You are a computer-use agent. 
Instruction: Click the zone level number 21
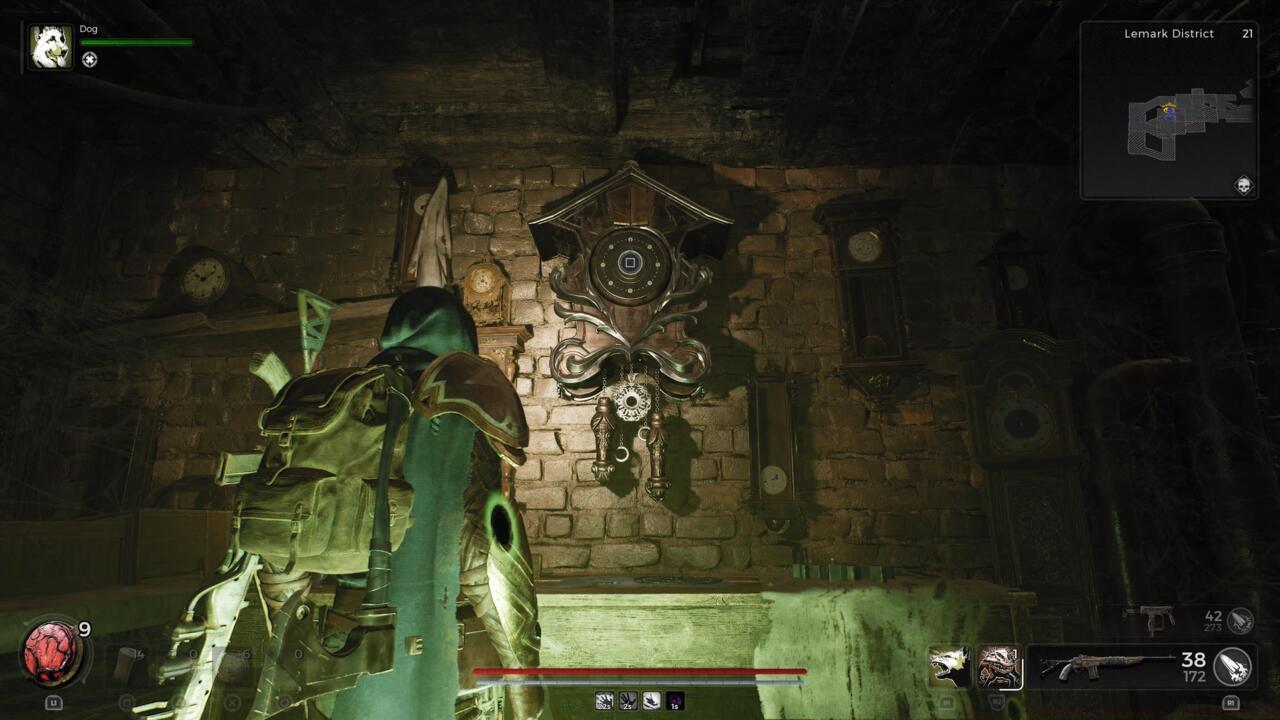click(1248, 34)
